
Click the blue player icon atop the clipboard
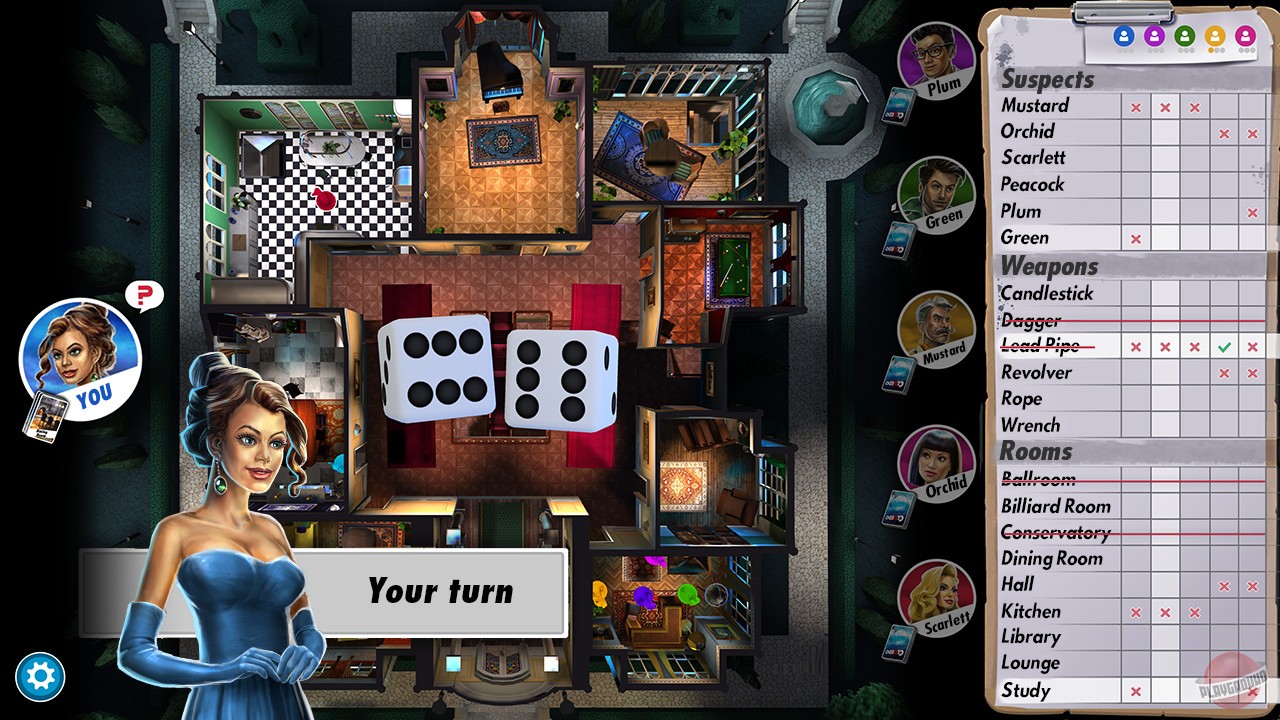click(1122, 37)
